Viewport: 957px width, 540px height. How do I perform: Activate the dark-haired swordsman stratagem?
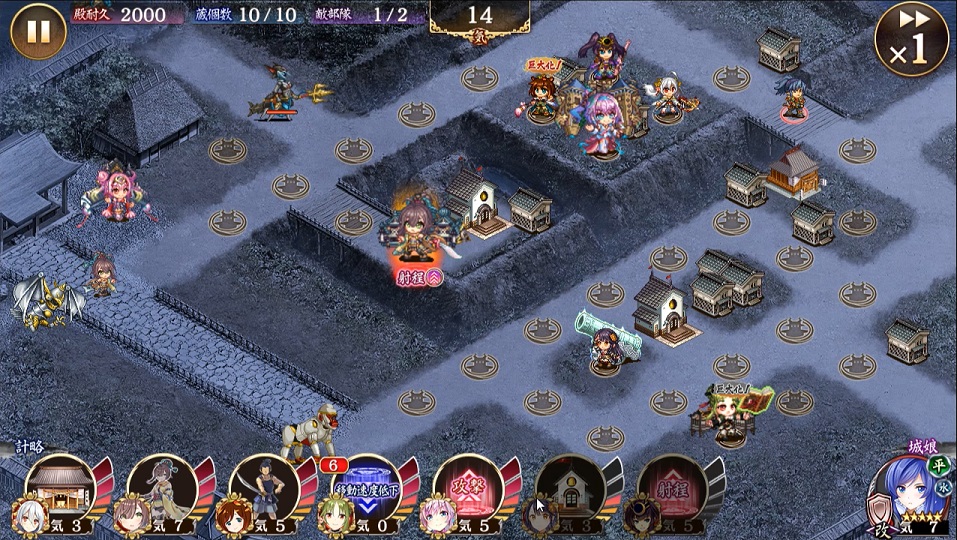pyautogui.click(x=264, y=489)
